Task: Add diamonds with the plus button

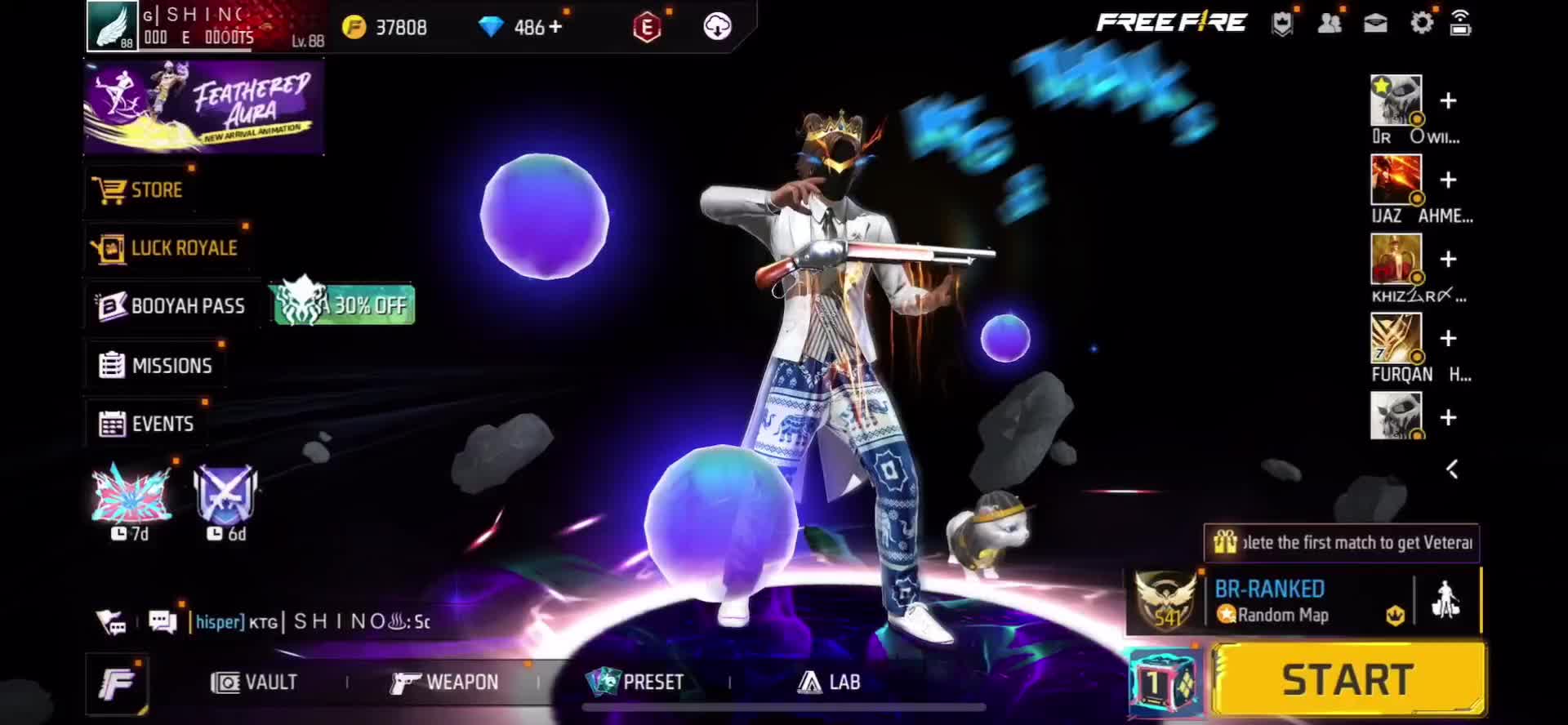Action: 556,27
